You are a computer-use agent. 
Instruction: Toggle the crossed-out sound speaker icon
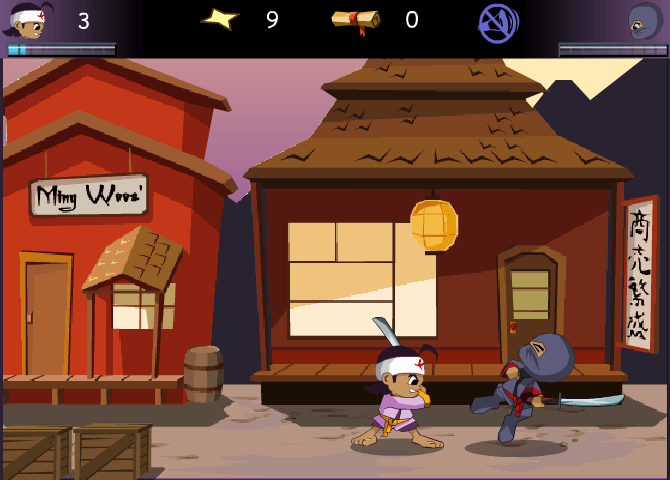497,22
